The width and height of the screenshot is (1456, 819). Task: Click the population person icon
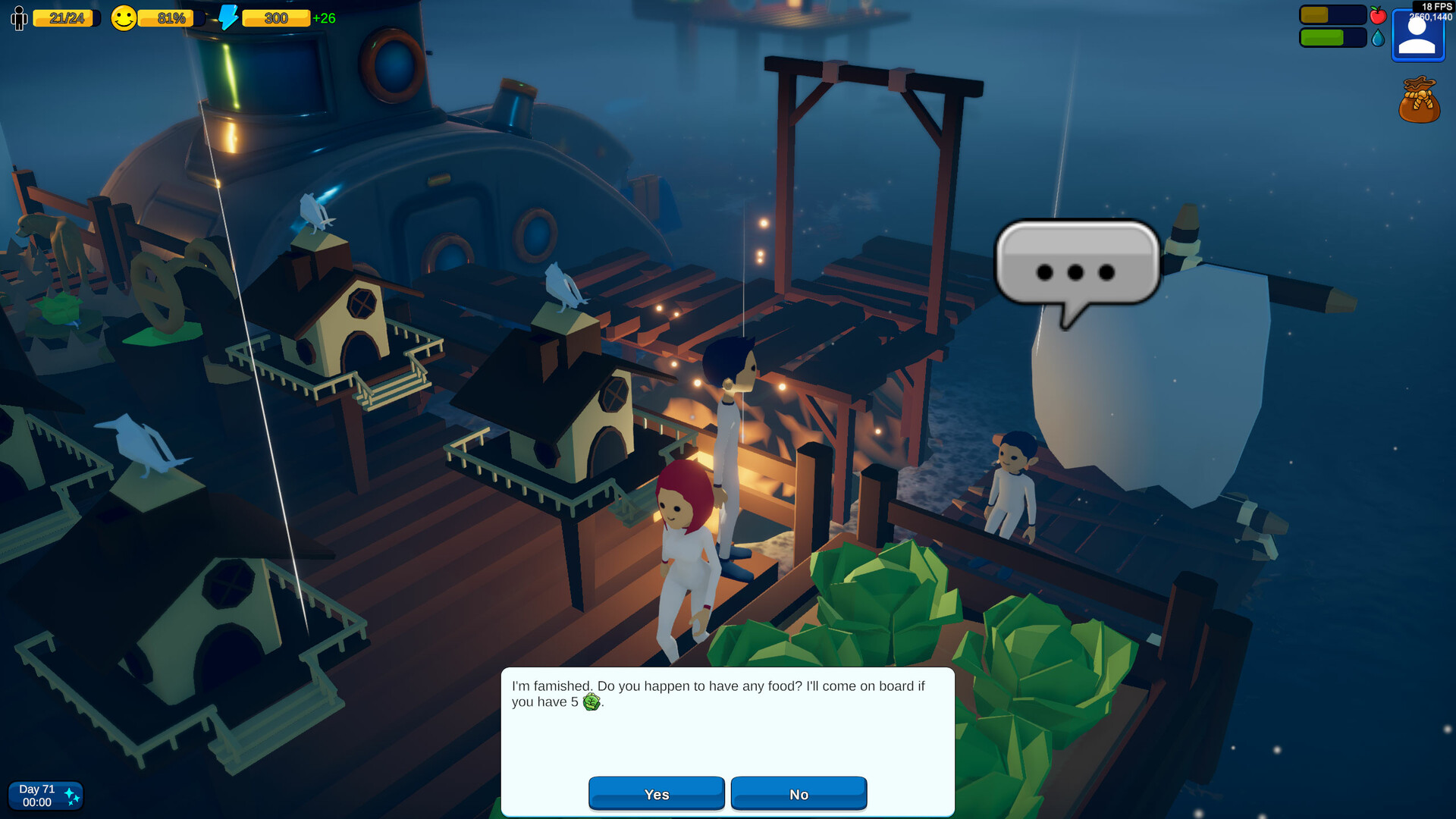18,17
